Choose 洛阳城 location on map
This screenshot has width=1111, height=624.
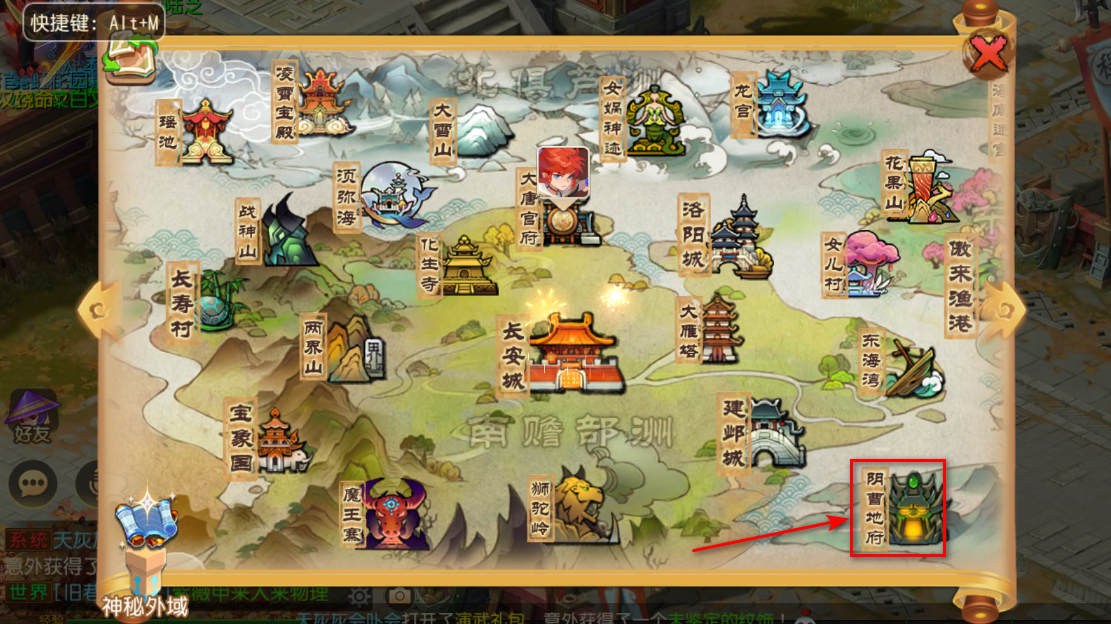tap(738, 235)
